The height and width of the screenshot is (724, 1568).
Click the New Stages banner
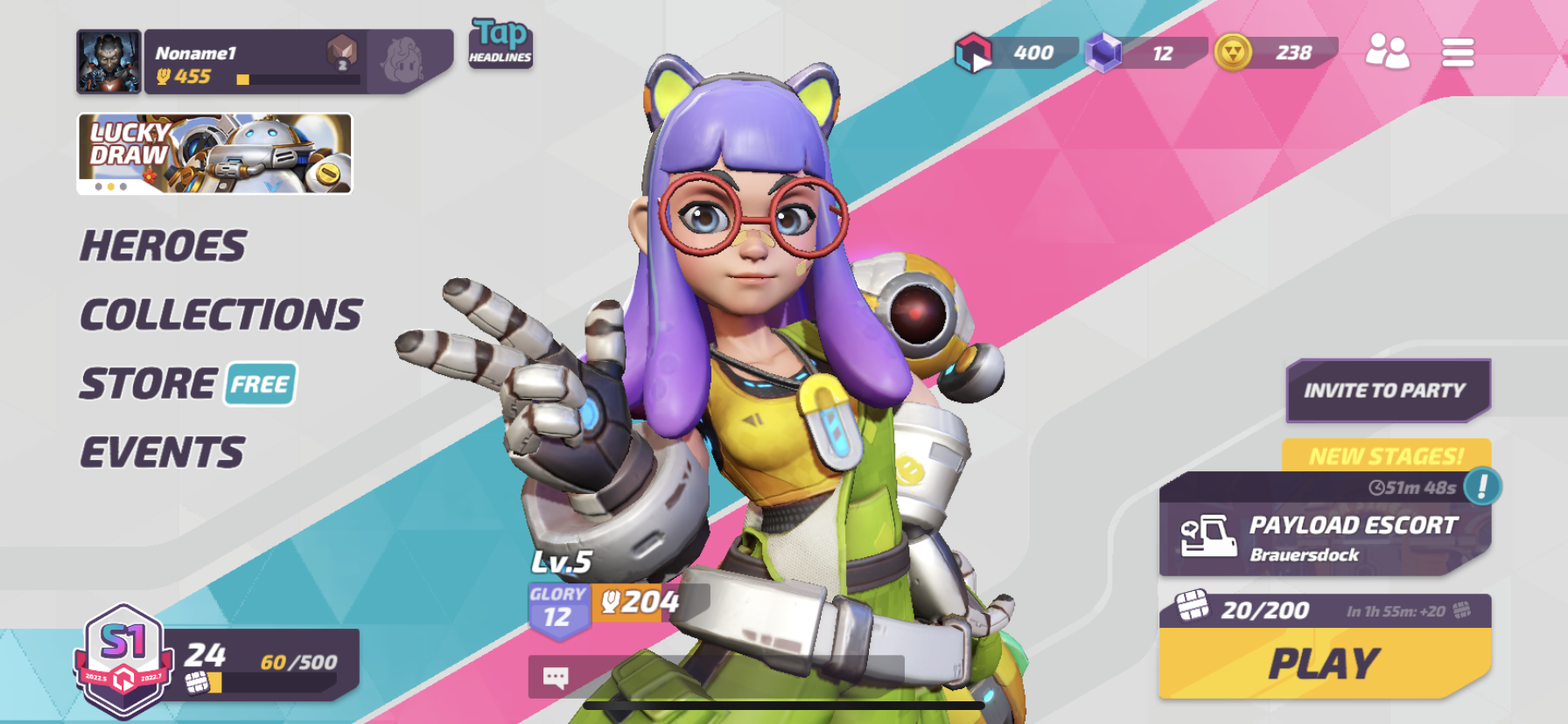1386,456
